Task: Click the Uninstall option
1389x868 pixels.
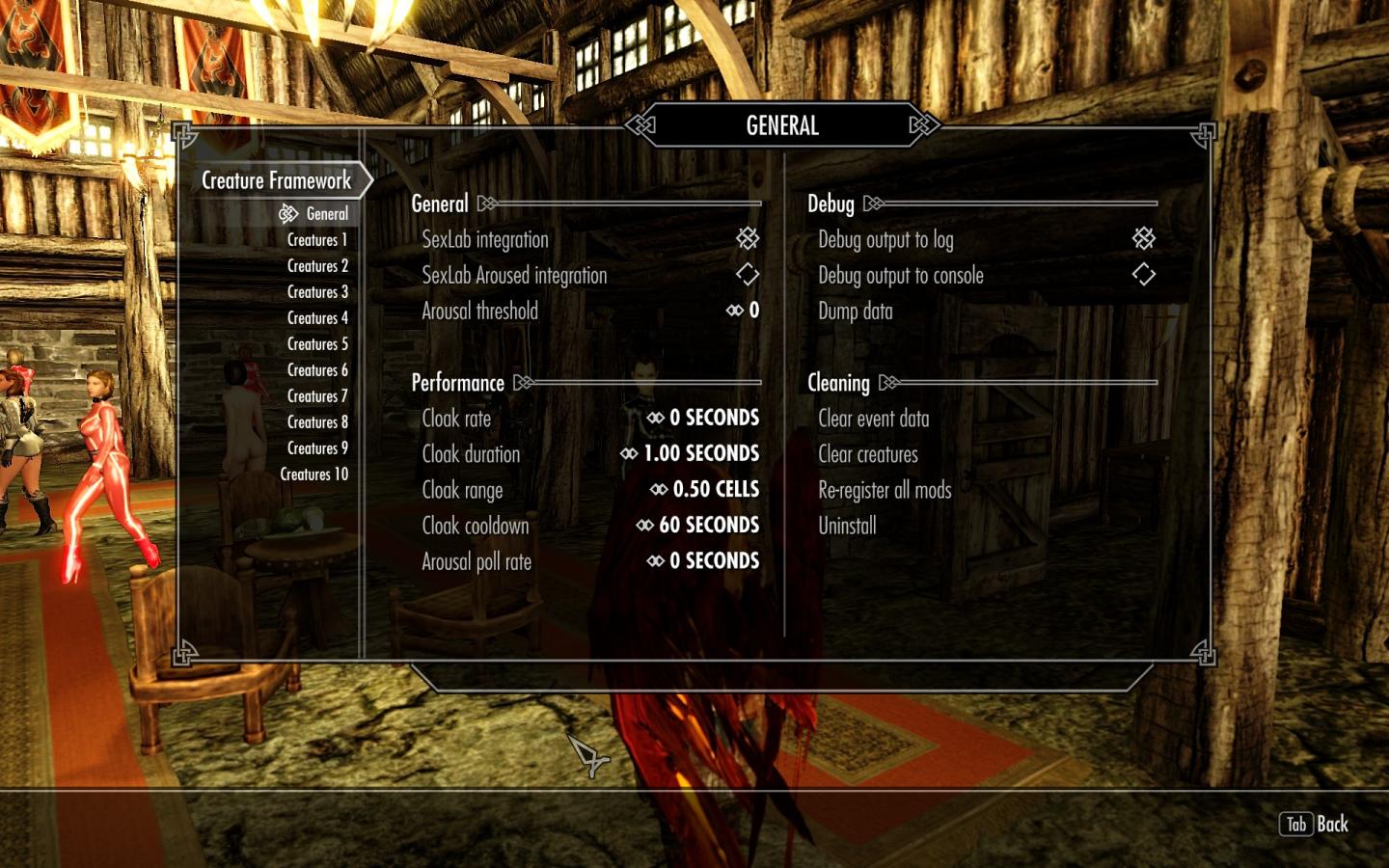Action: [847, 526]
